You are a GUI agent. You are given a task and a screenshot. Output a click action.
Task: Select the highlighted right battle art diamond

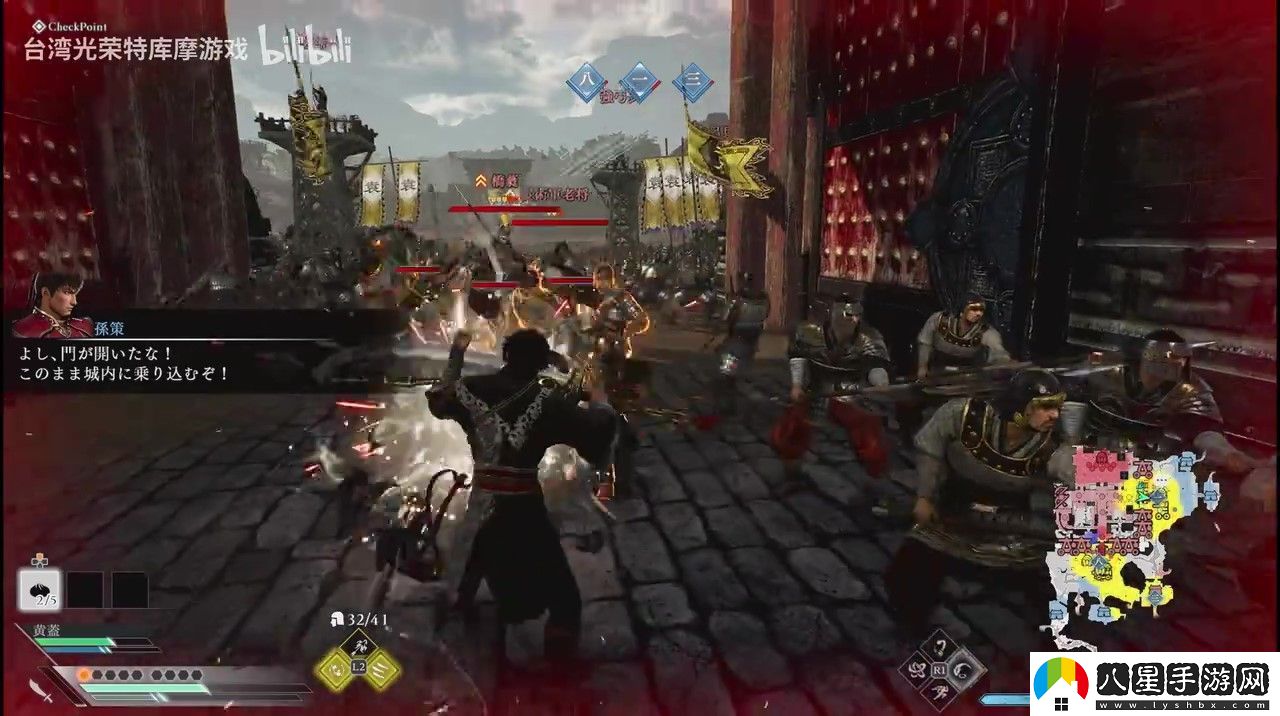(965, 668)
